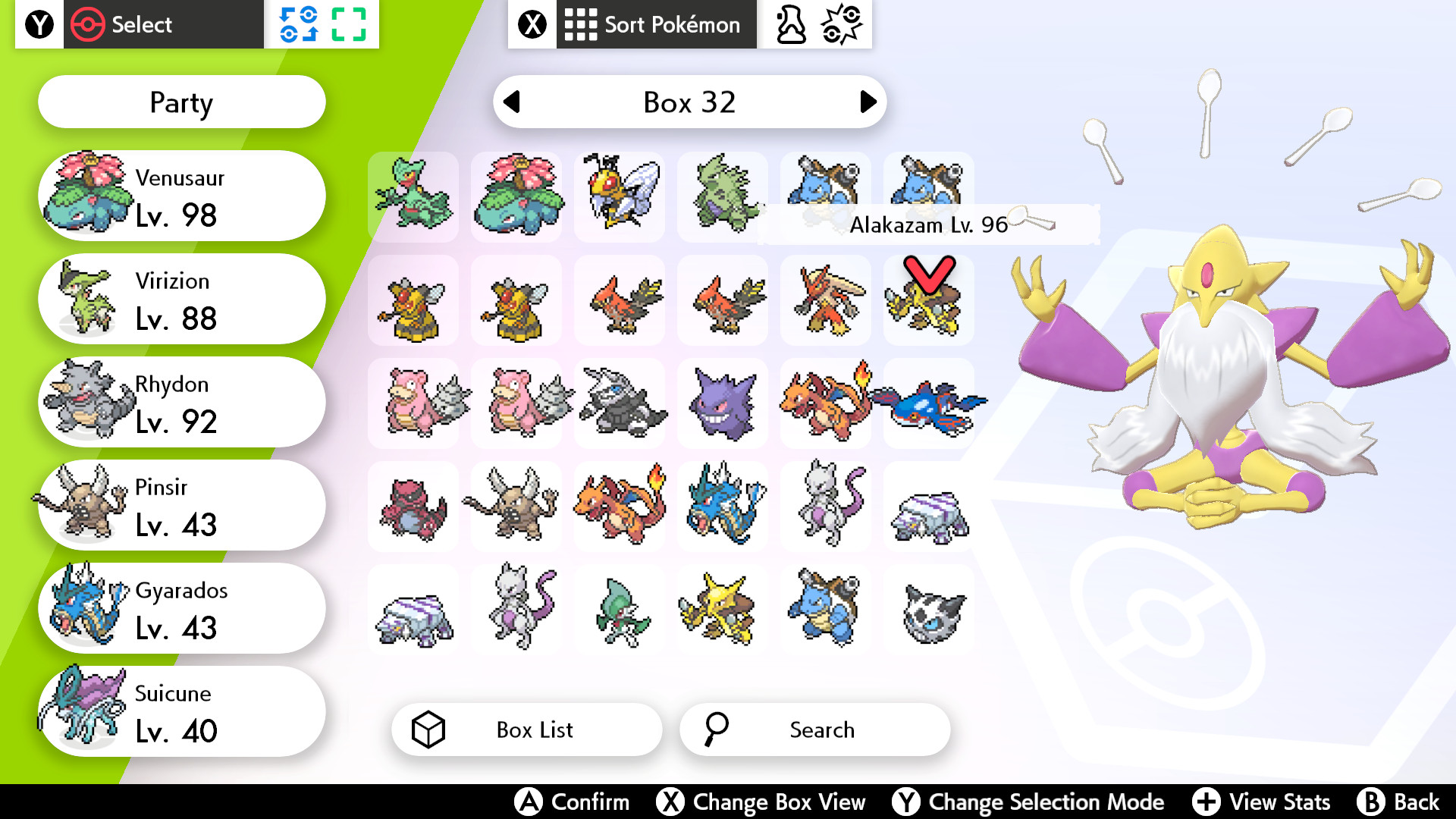Click the right arrow to next box
The width and height of the screenshot is (1456, 819).
click(x=865, y=102)
